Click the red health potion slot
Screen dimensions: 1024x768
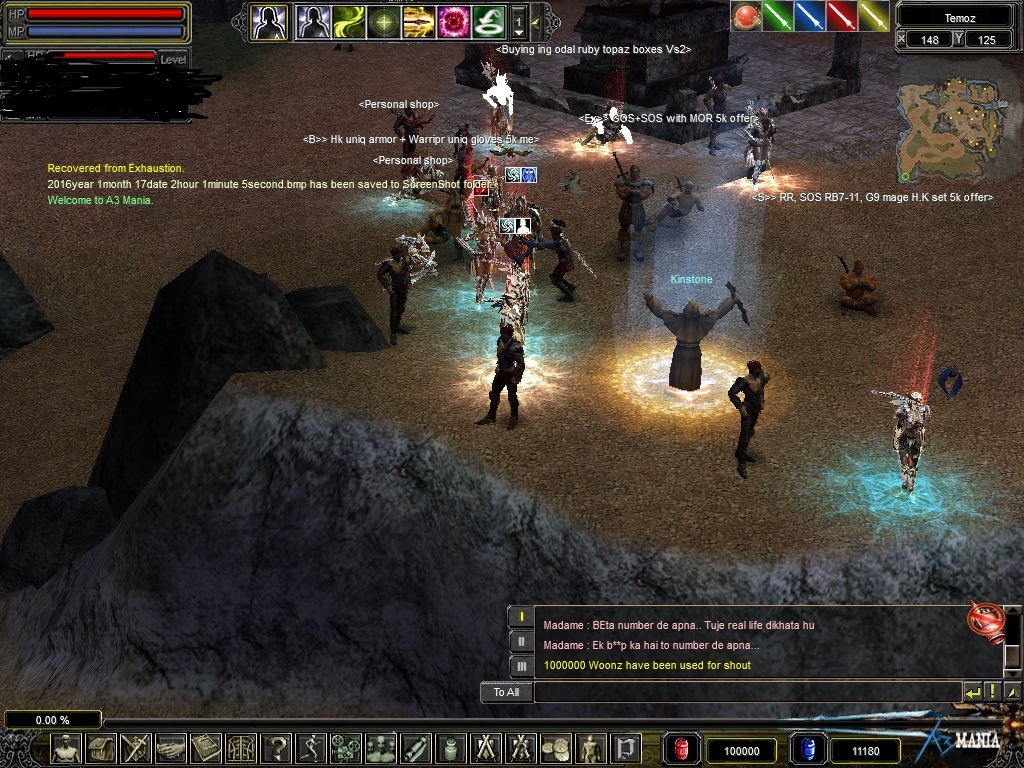[681, 750]
